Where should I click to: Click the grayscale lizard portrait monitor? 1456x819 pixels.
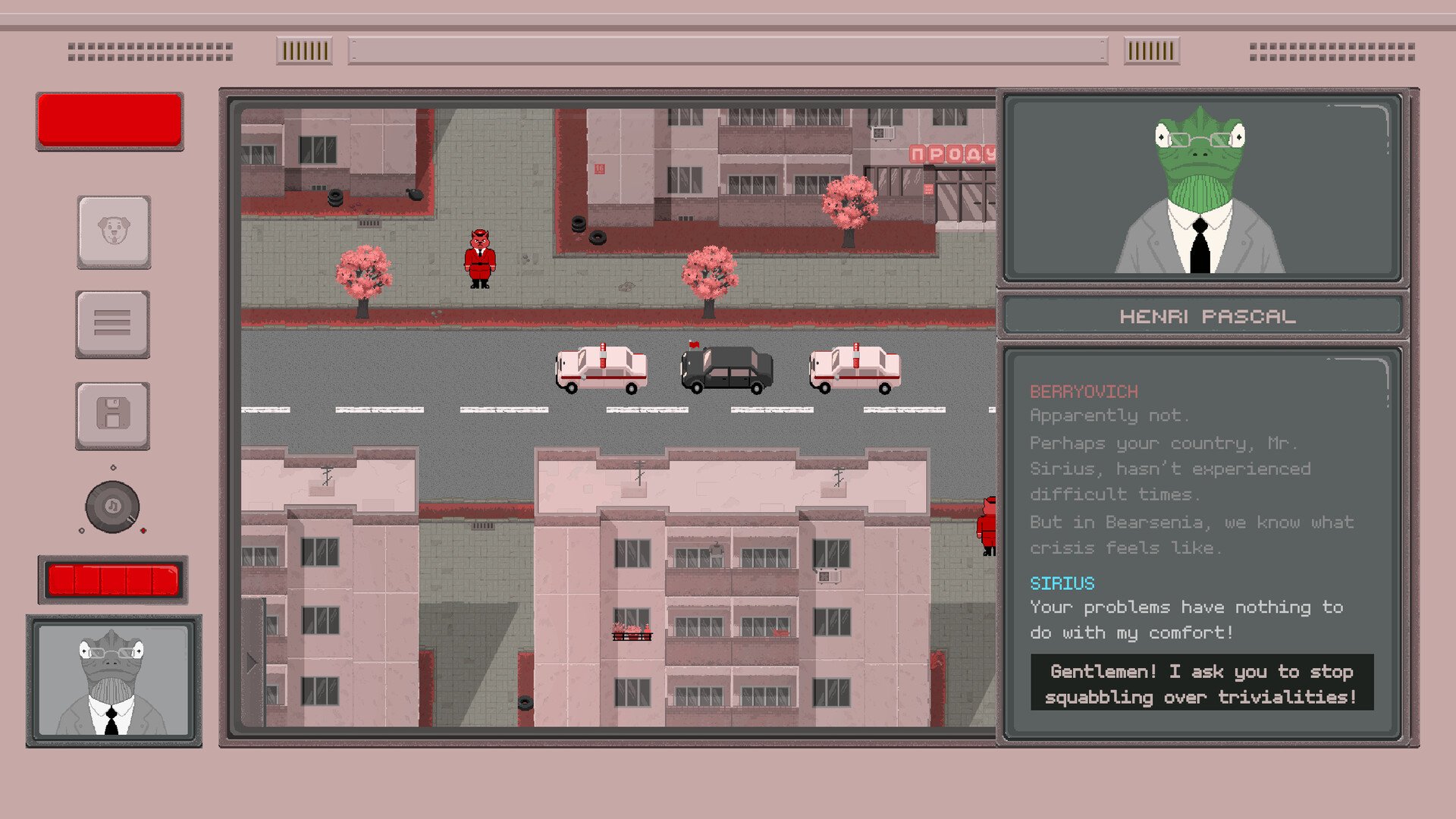coord(114,680)
